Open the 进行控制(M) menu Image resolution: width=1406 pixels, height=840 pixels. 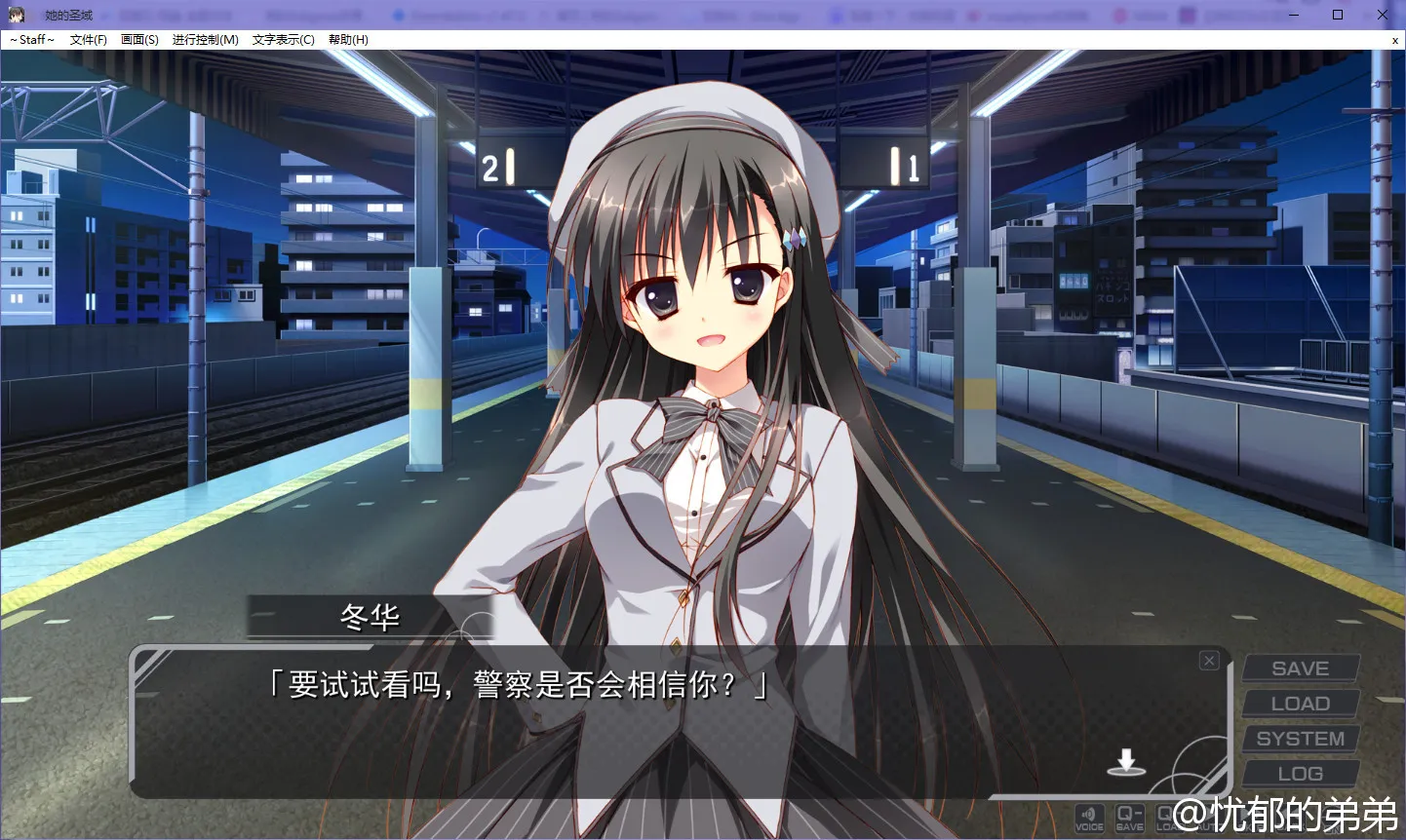[205, 40]
